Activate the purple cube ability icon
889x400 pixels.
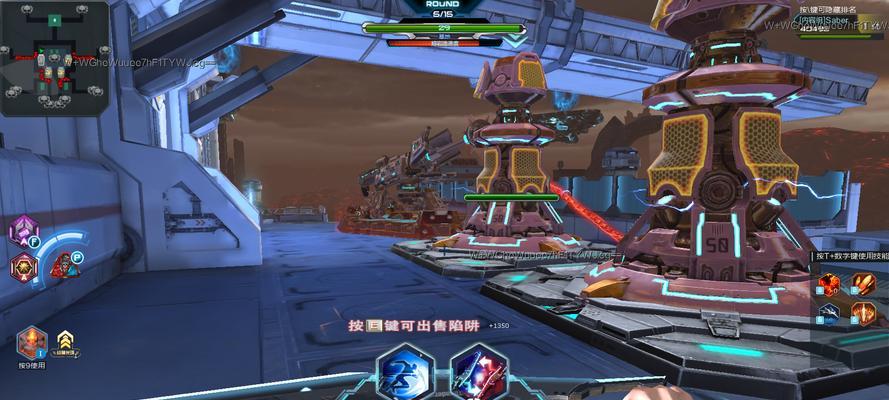pos(21,232)
